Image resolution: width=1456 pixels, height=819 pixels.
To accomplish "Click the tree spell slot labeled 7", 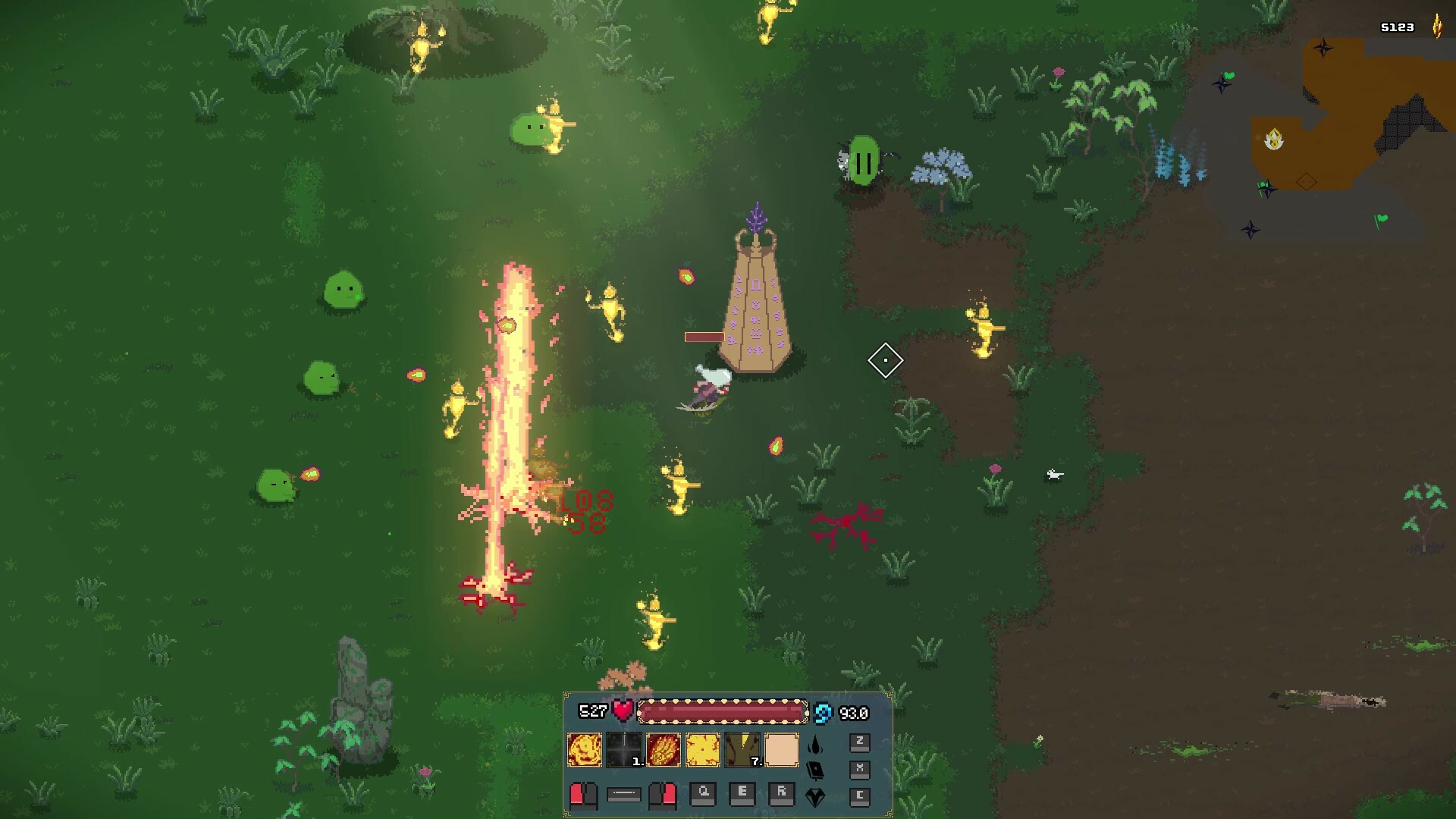I will pos(741,750).
